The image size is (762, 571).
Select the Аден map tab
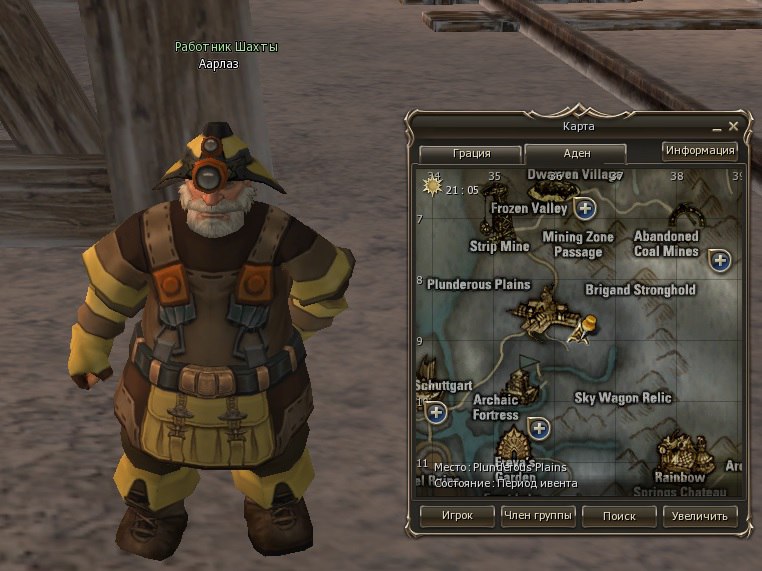coord(576,154)
